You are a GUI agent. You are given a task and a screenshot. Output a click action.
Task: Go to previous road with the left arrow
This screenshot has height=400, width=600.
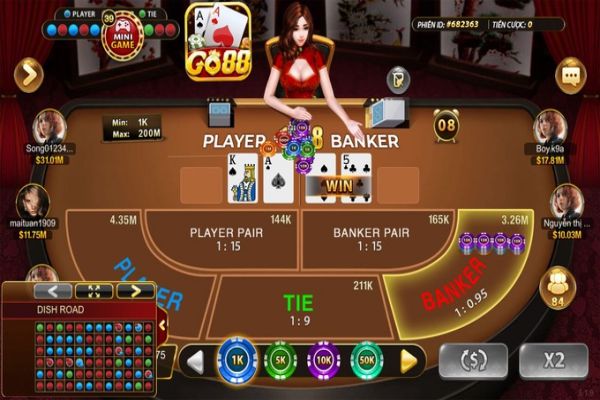coord(53,291)
